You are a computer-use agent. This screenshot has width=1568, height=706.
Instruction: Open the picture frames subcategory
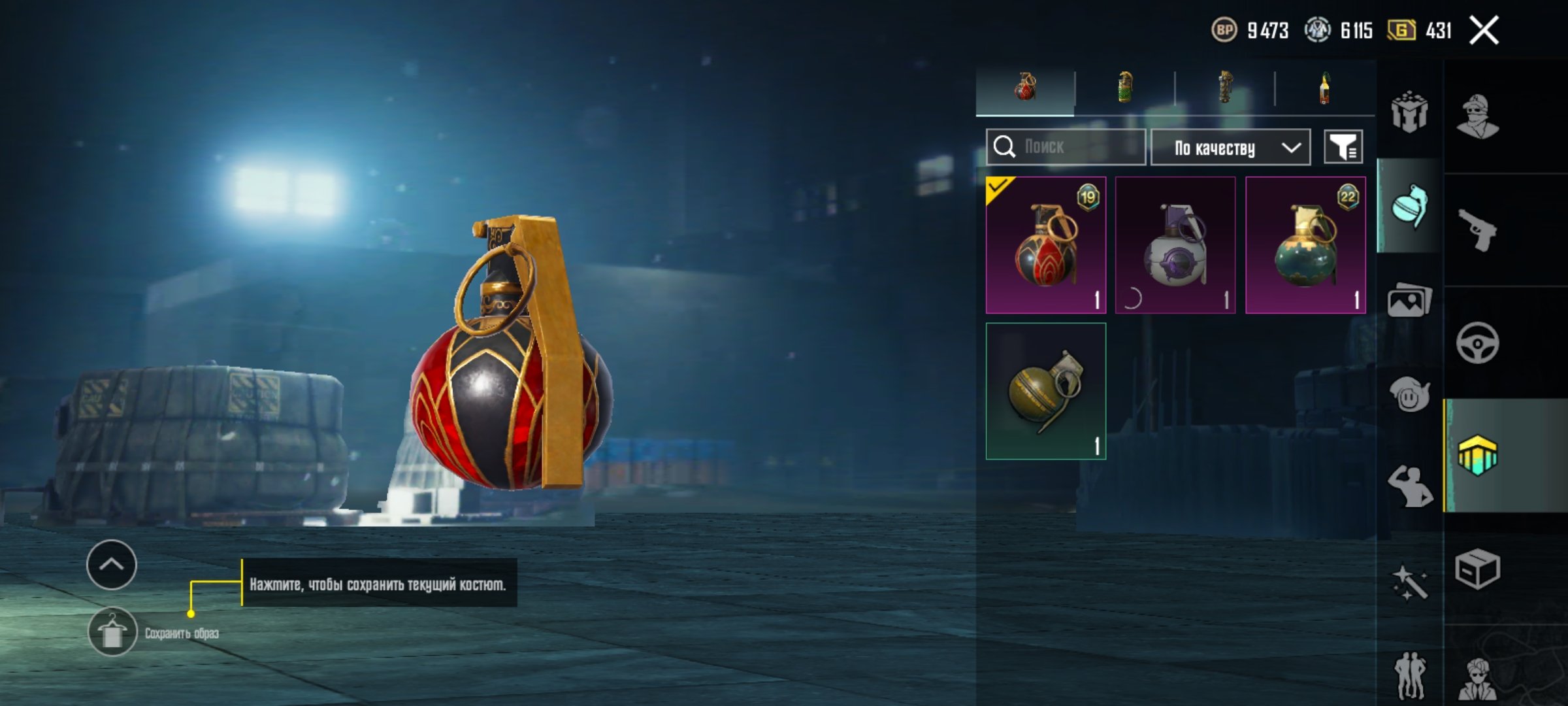[x=1409, y=301]
